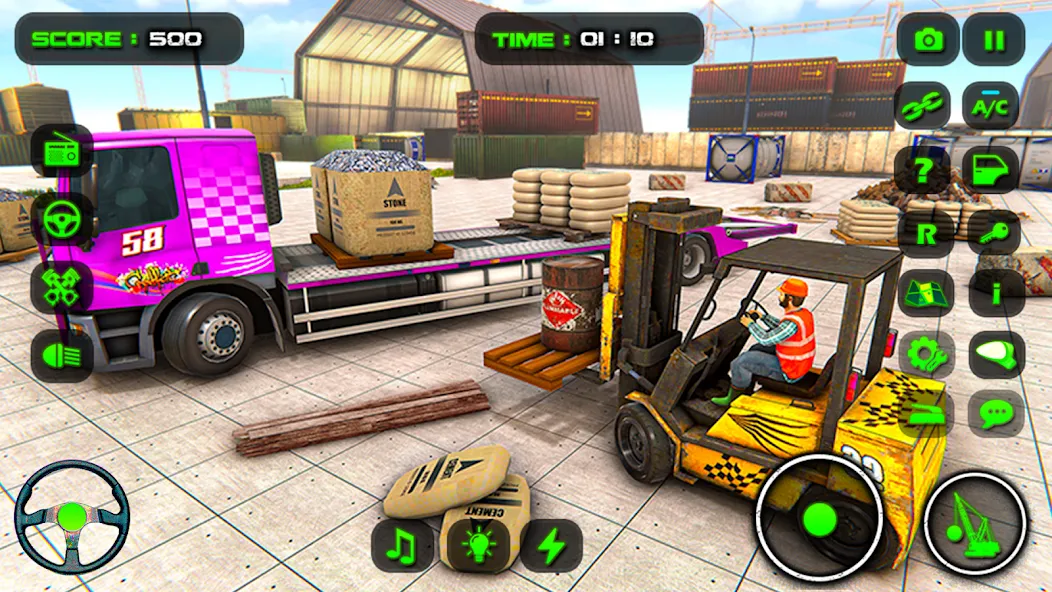Toggle music with the note icon
The width and height of the screenshot is (1052, 592).
click(401, 546)
